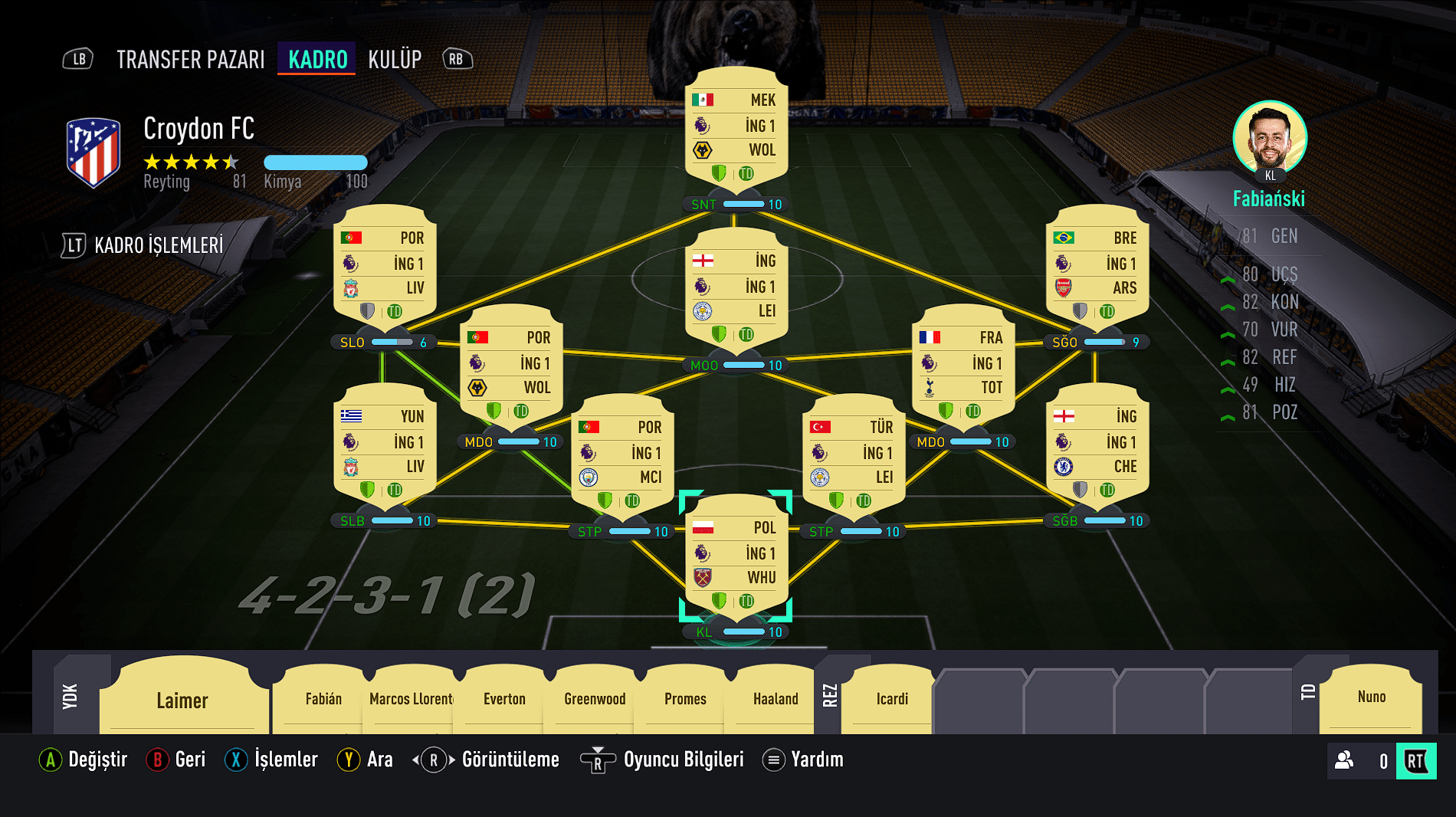Select the Portuguese Manchester City defender card
Image resolution: width=1456 pixels, height=817 pixels.
[x=622, y=458]
